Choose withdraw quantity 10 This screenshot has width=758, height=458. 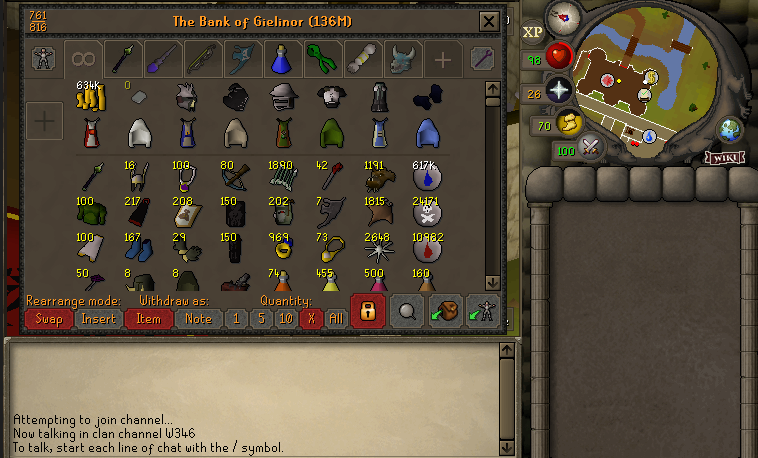point(285,318)
